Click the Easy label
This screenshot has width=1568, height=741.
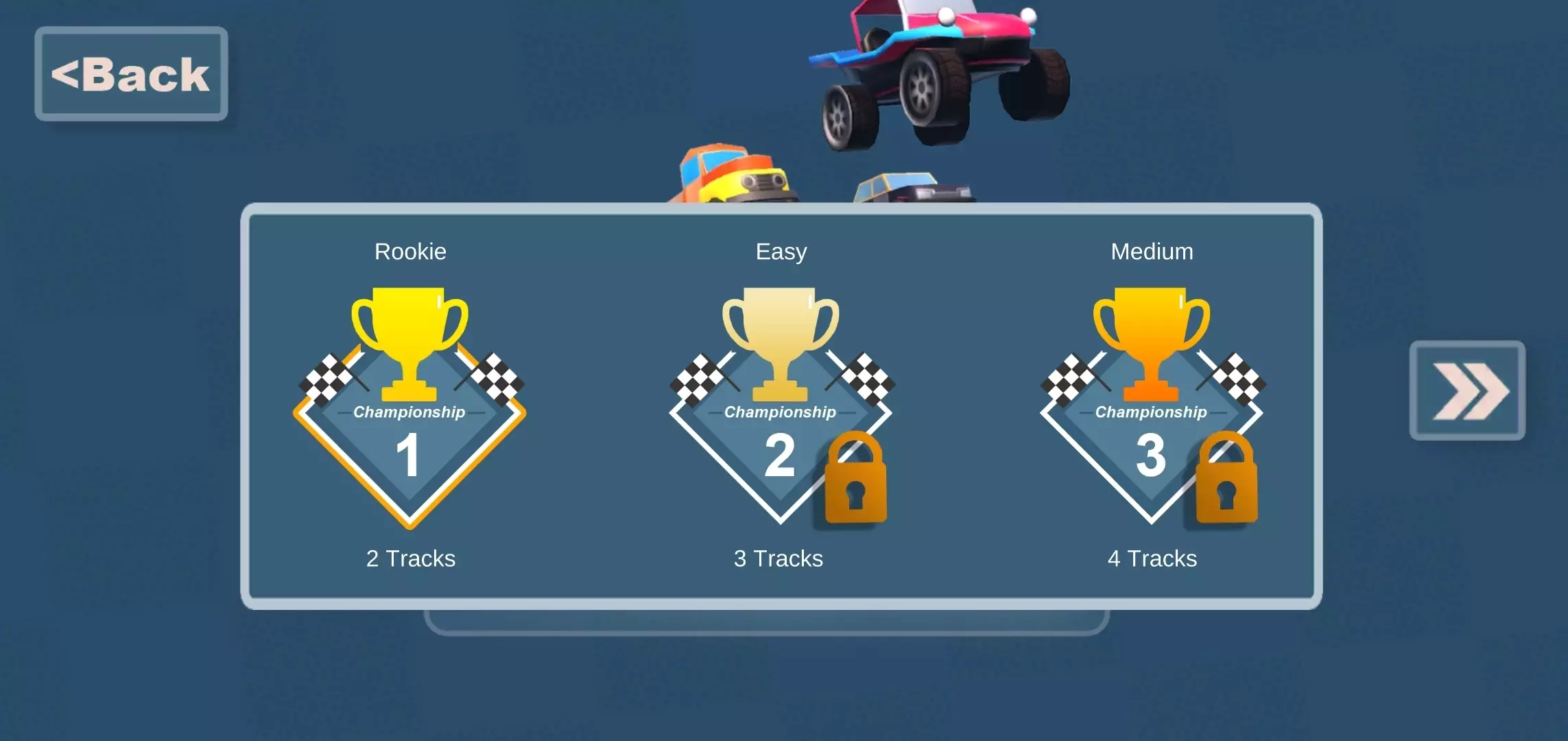pyautogui.click(x=780, y=251)
